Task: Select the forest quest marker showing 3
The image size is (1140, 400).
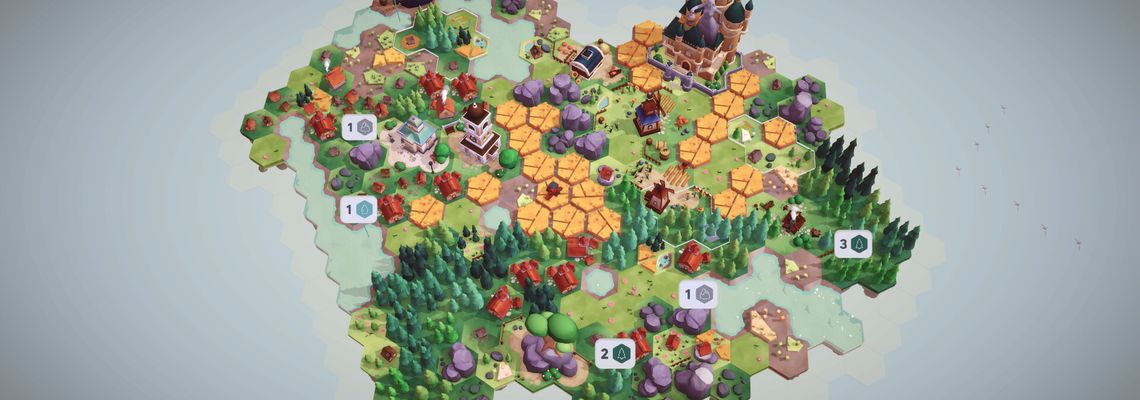Action: coord(852,243)
